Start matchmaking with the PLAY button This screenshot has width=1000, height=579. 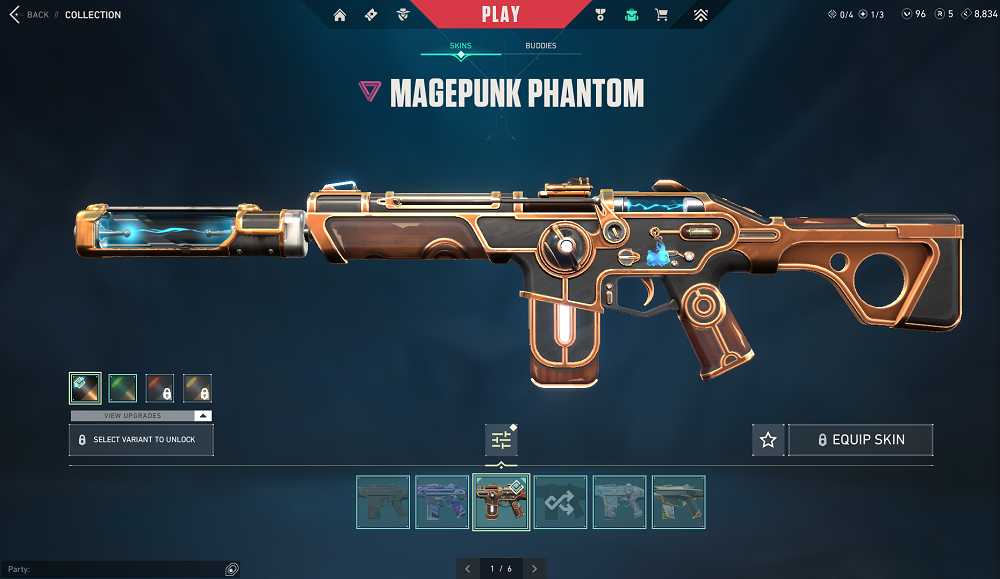pos(500,14)
